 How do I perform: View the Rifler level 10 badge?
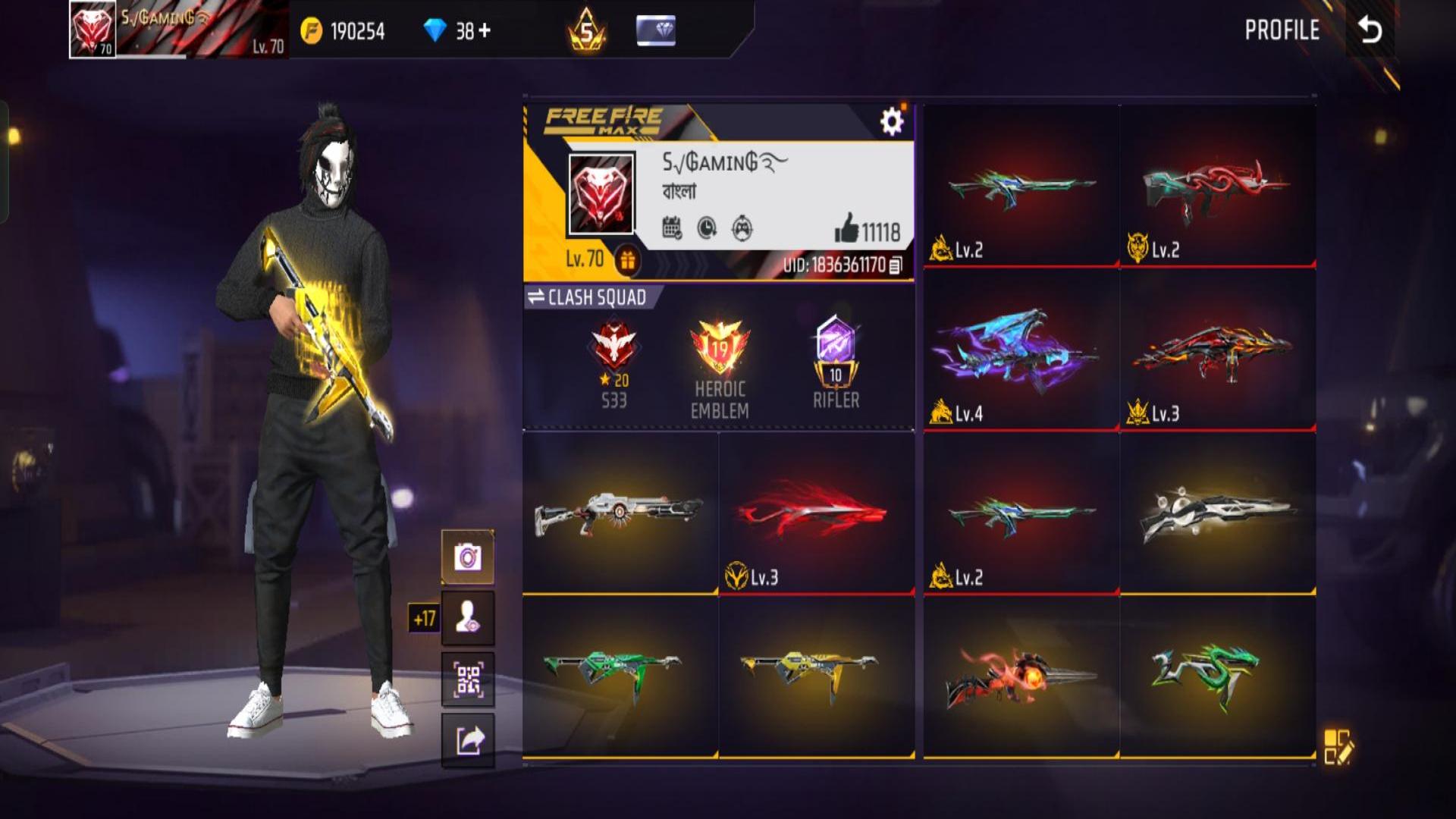click(x=836, y=360)
